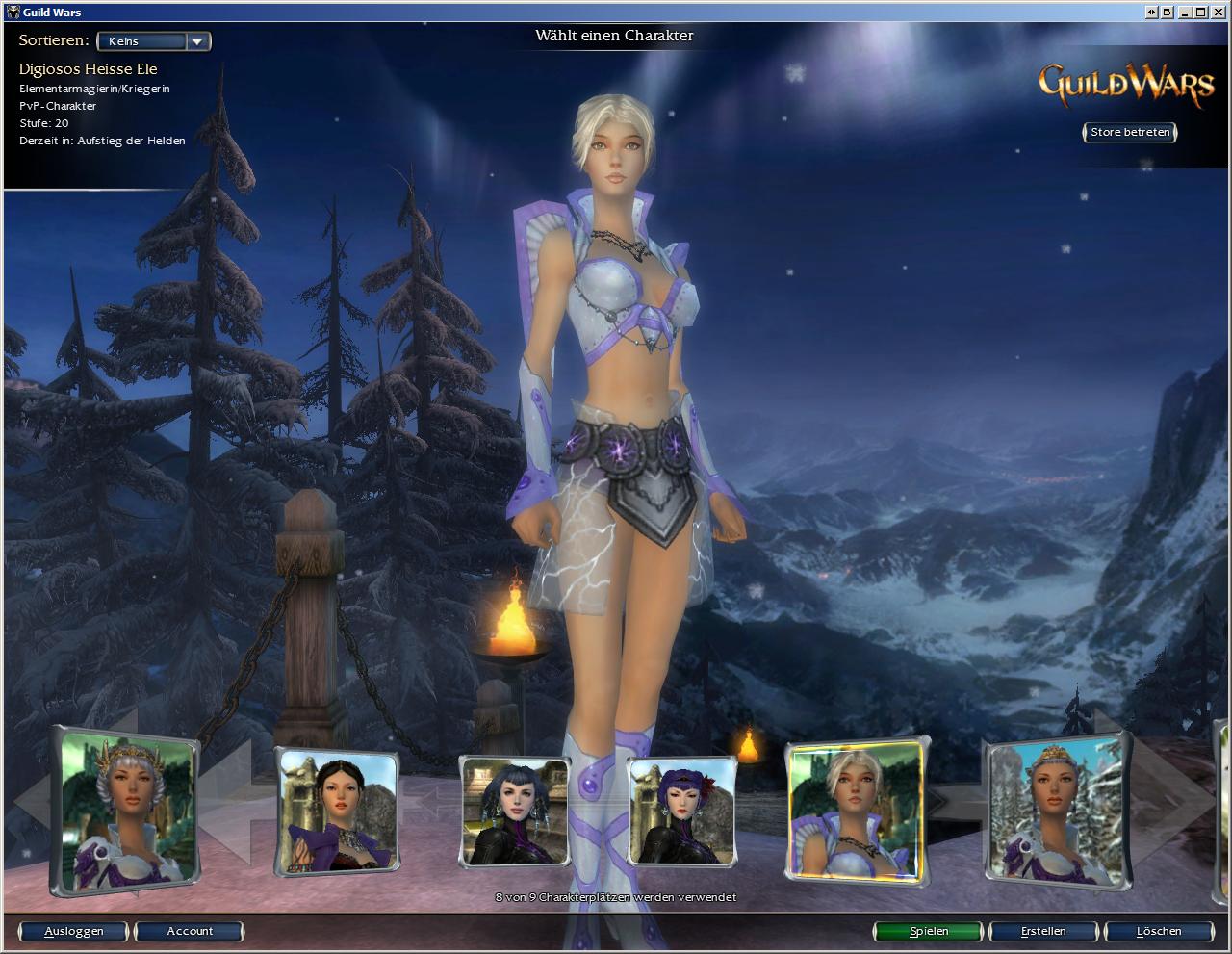Image resolution: width=1232 pixels, height=954 pixels.
Task: Choose the black-haired character in purple dress
Action: tap(337, 811)
